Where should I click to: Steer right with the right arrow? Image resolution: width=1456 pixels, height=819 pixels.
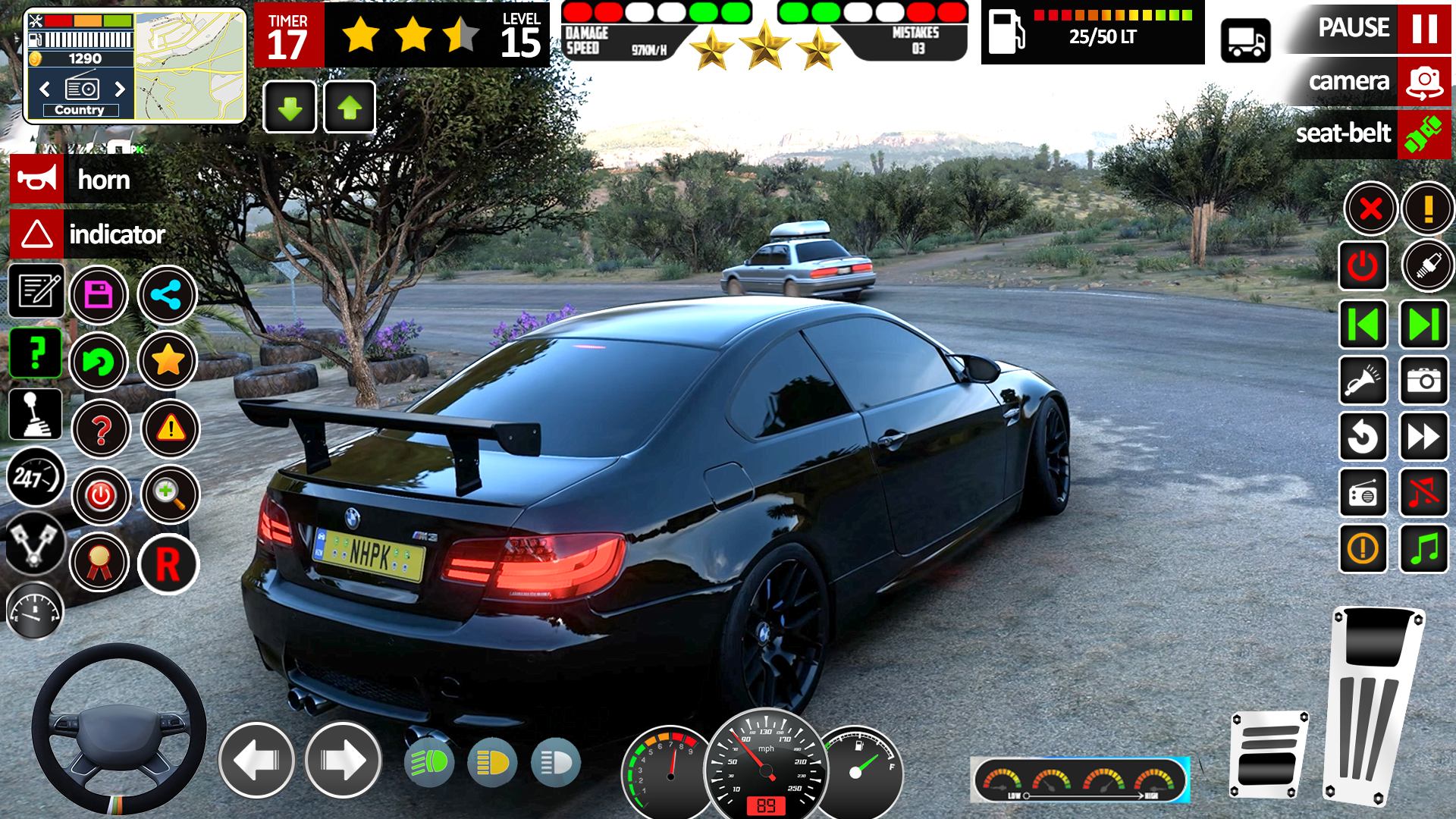pos(343,760)
